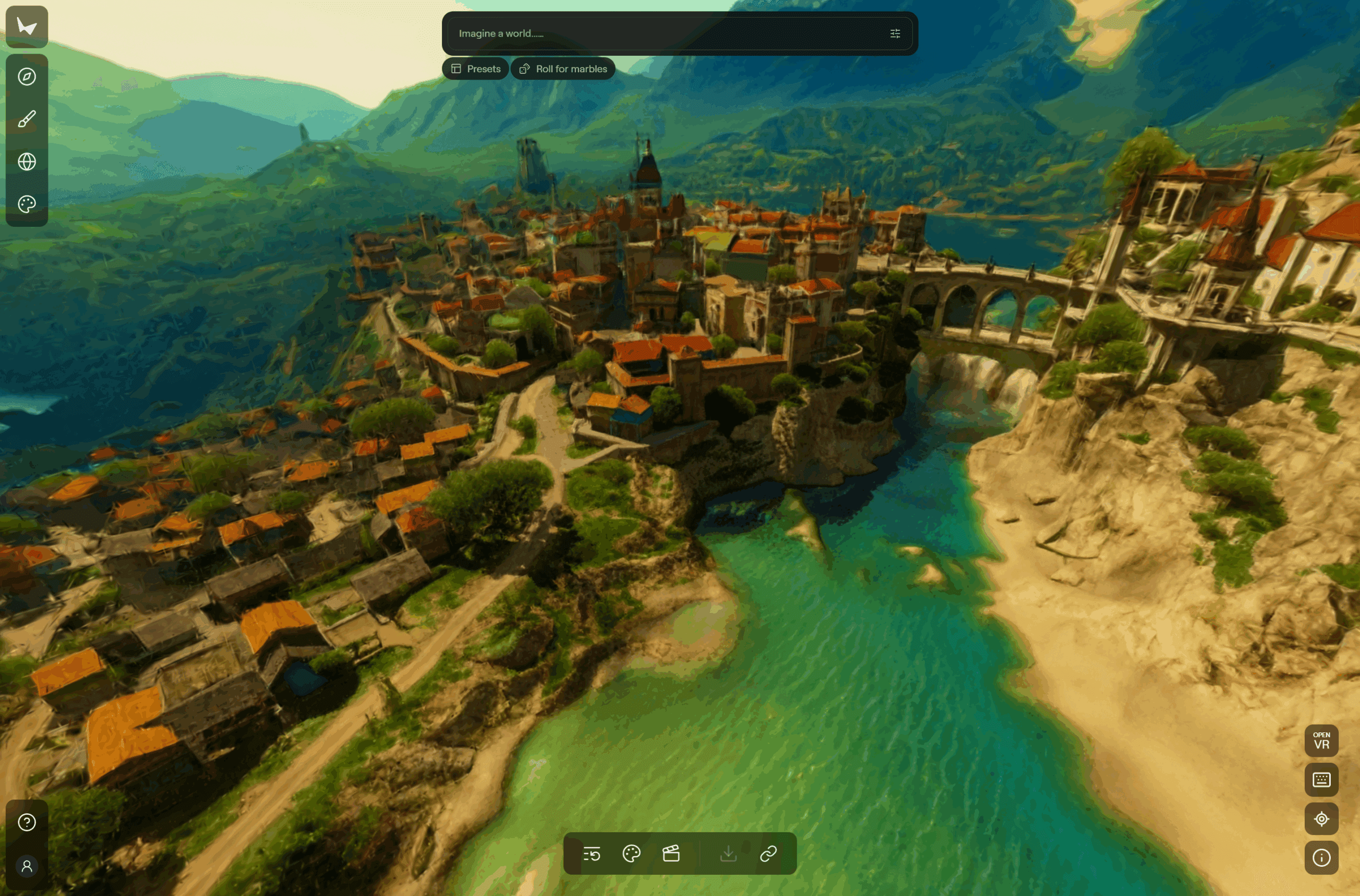Select the paintbrush tool in the sidebar
The width and height of the screenshot is (1360, 896).
[27, 119]
